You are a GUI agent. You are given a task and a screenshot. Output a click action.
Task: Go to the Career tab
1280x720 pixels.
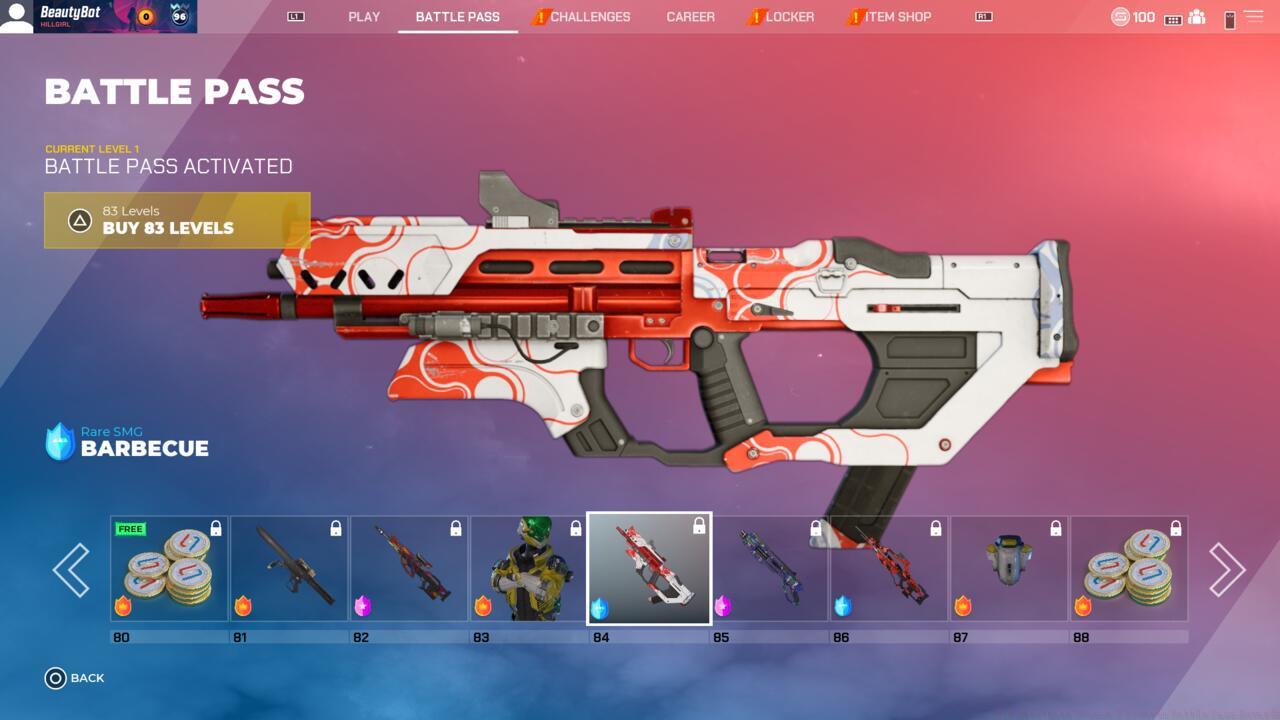690,17
